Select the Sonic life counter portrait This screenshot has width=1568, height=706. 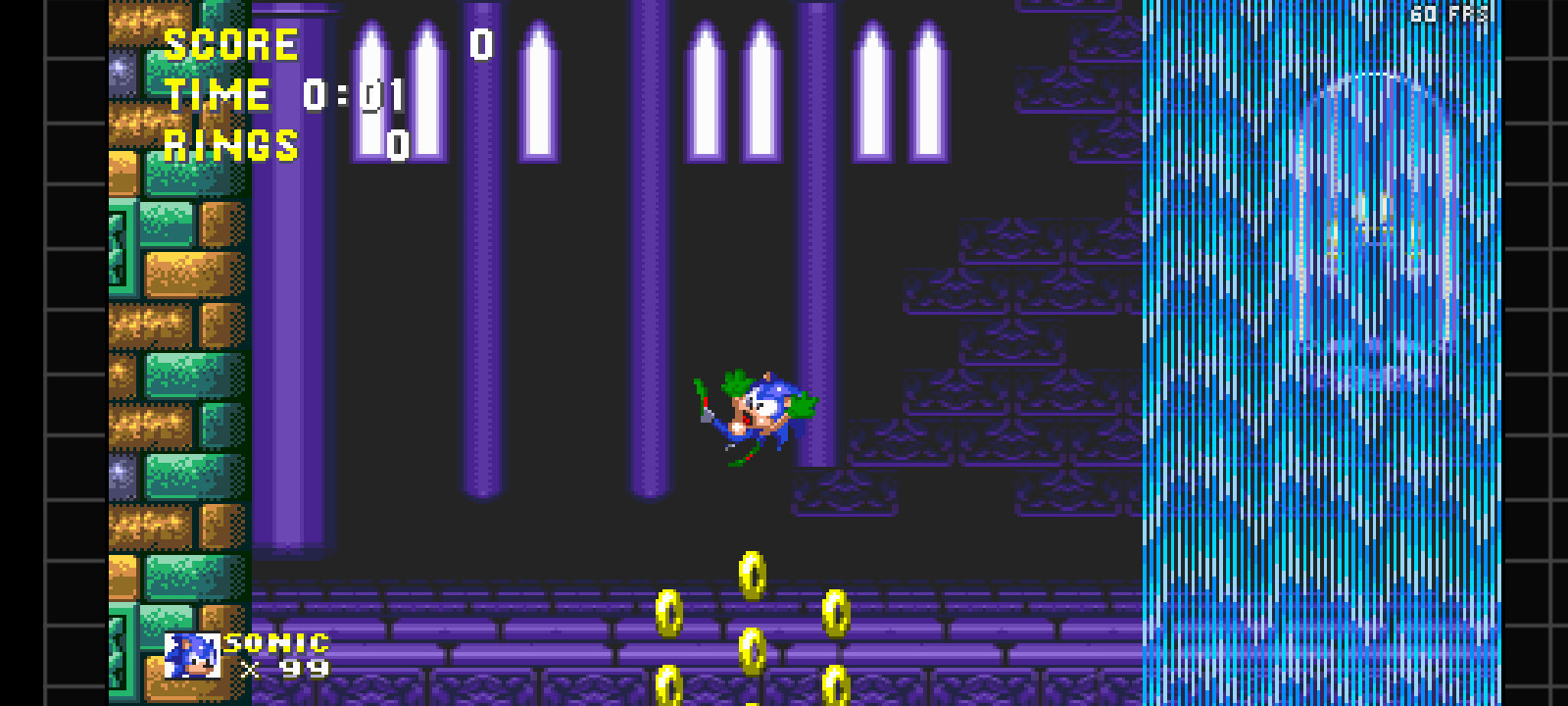(192, 655)
